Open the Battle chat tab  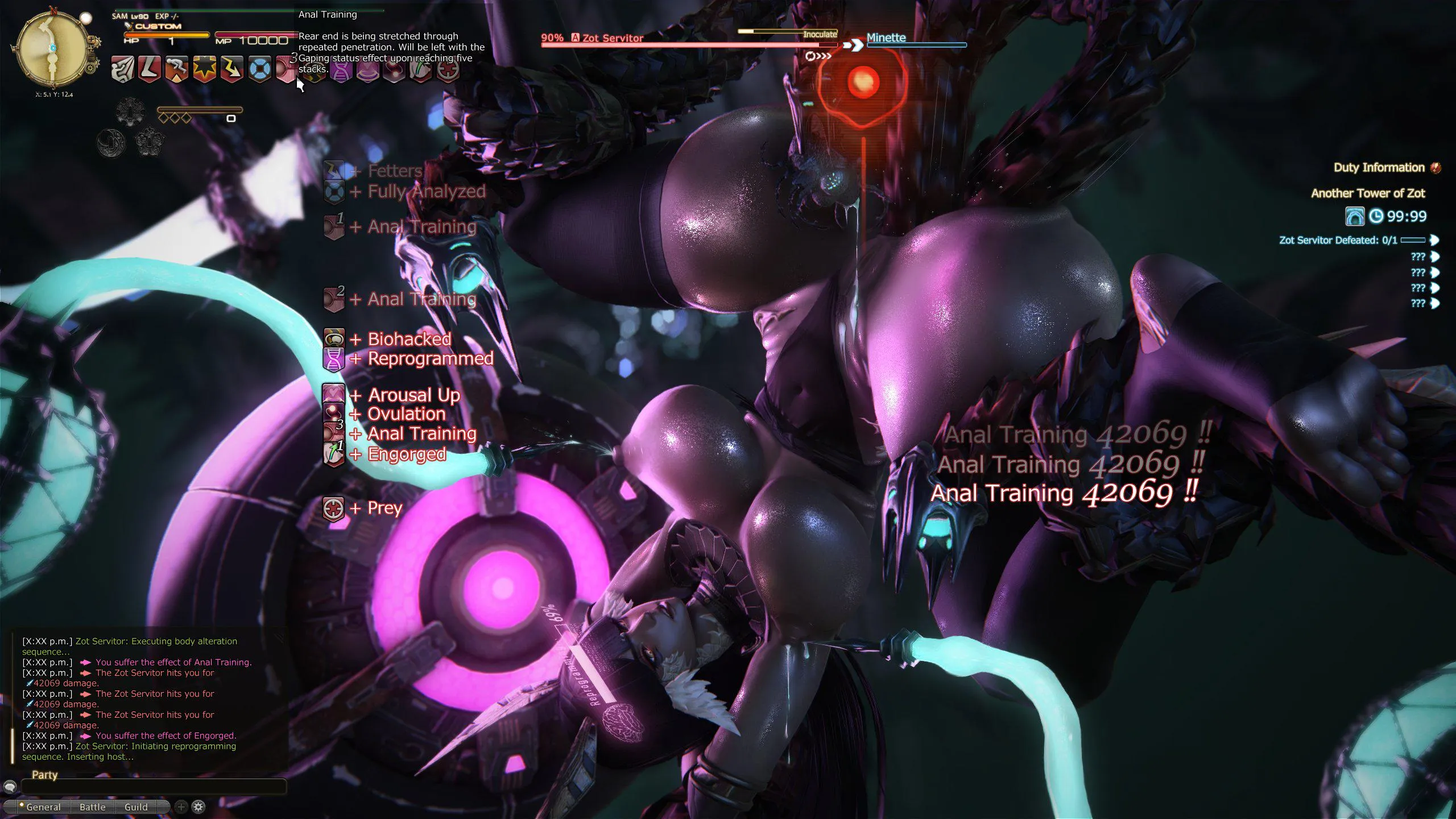[92, 807]
